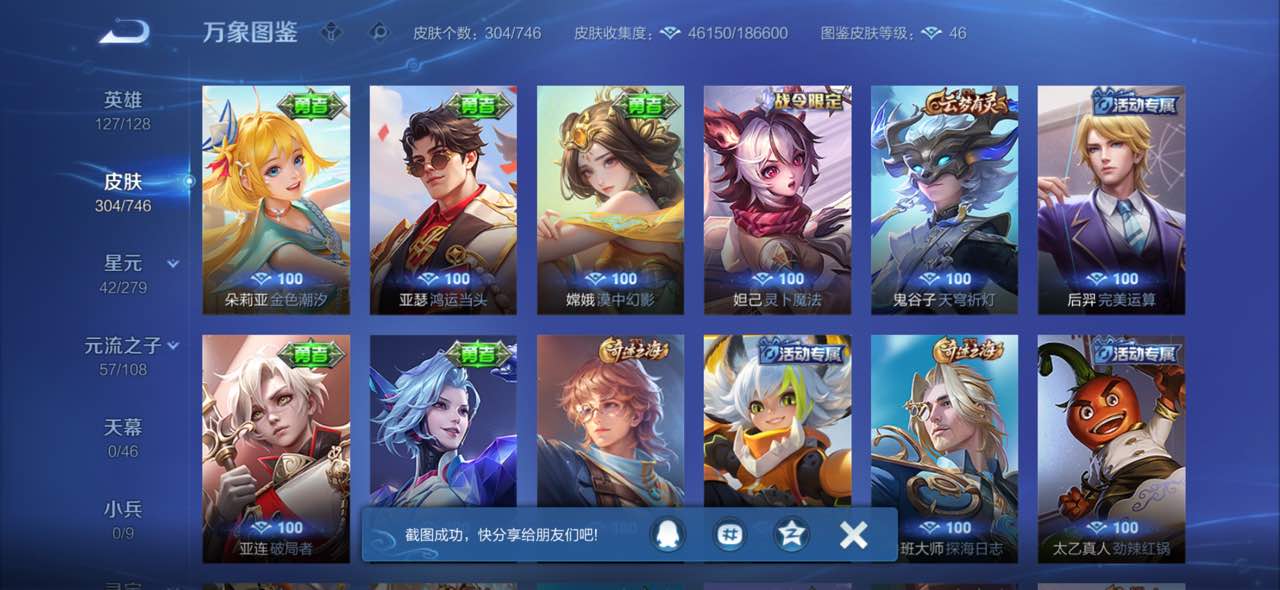
Task: Switch to the 英雄 heroes tab
Action: pyautogui.click(x=123, y=109)
